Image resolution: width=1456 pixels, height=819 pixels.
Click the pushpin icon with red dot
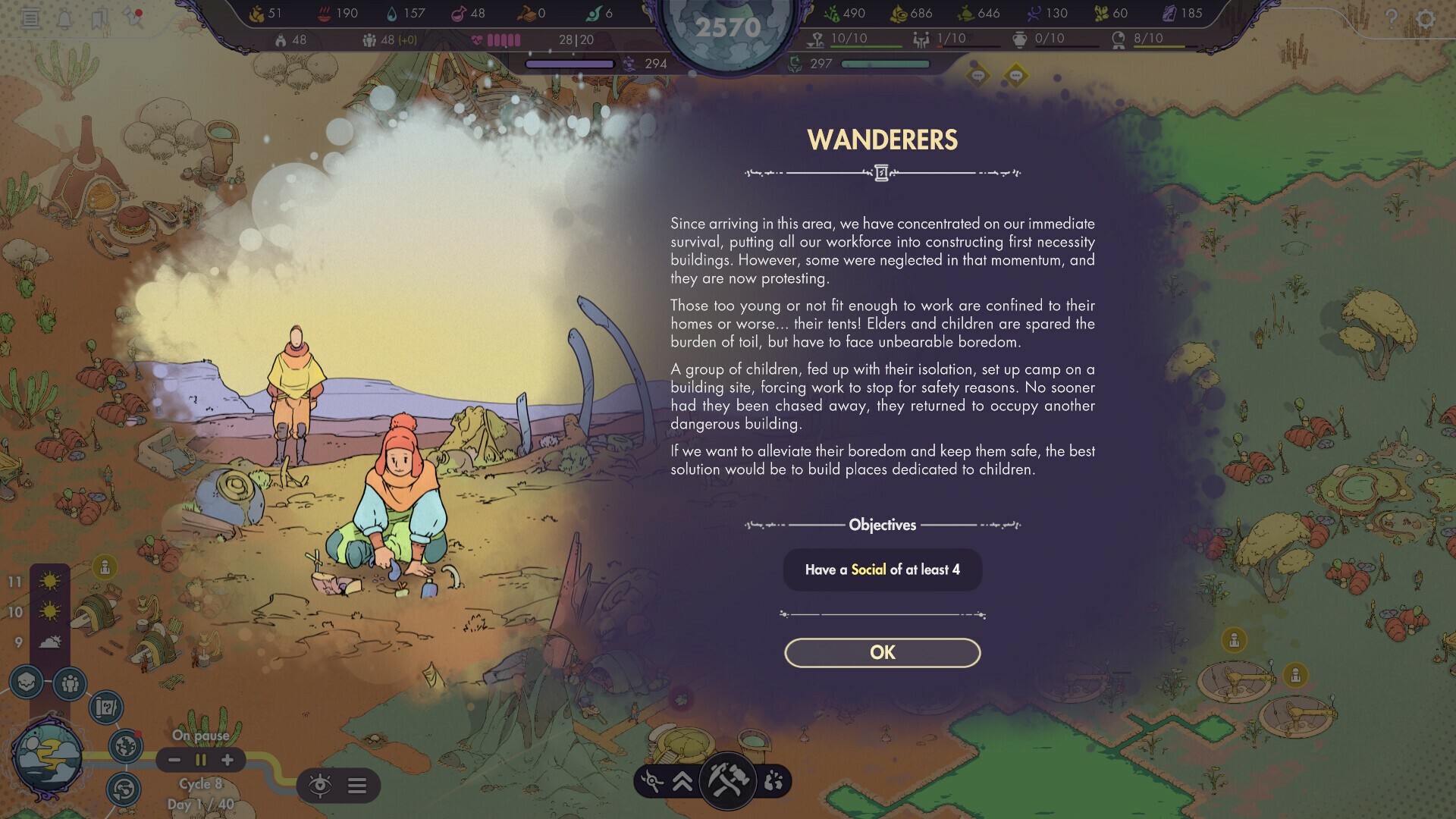pyautogui.click(x=134, y=17)
